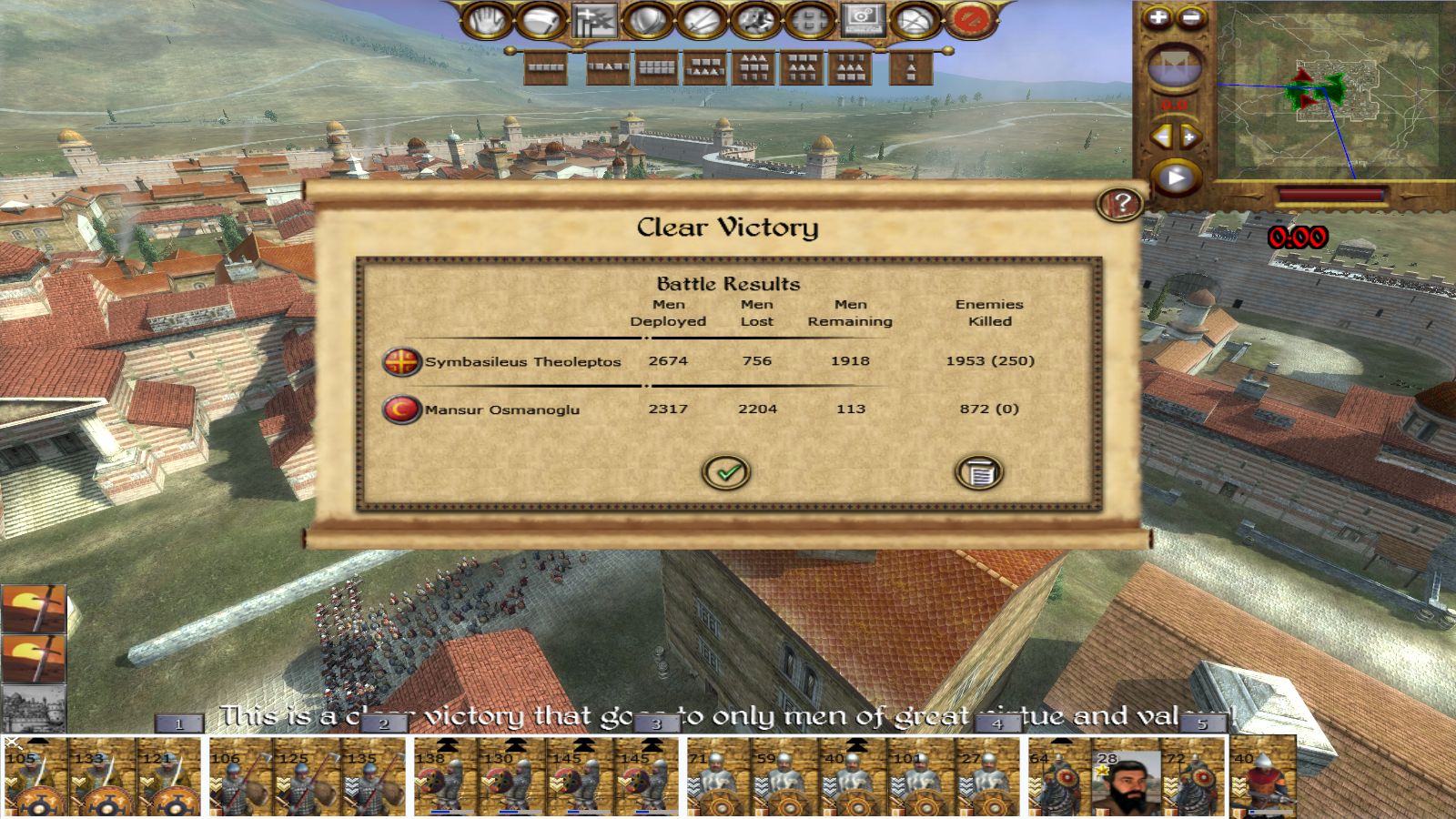Screen dimensions: 1456x819
Task: Decrease game speed with left arrow
Action: [x=1161, y=137]
